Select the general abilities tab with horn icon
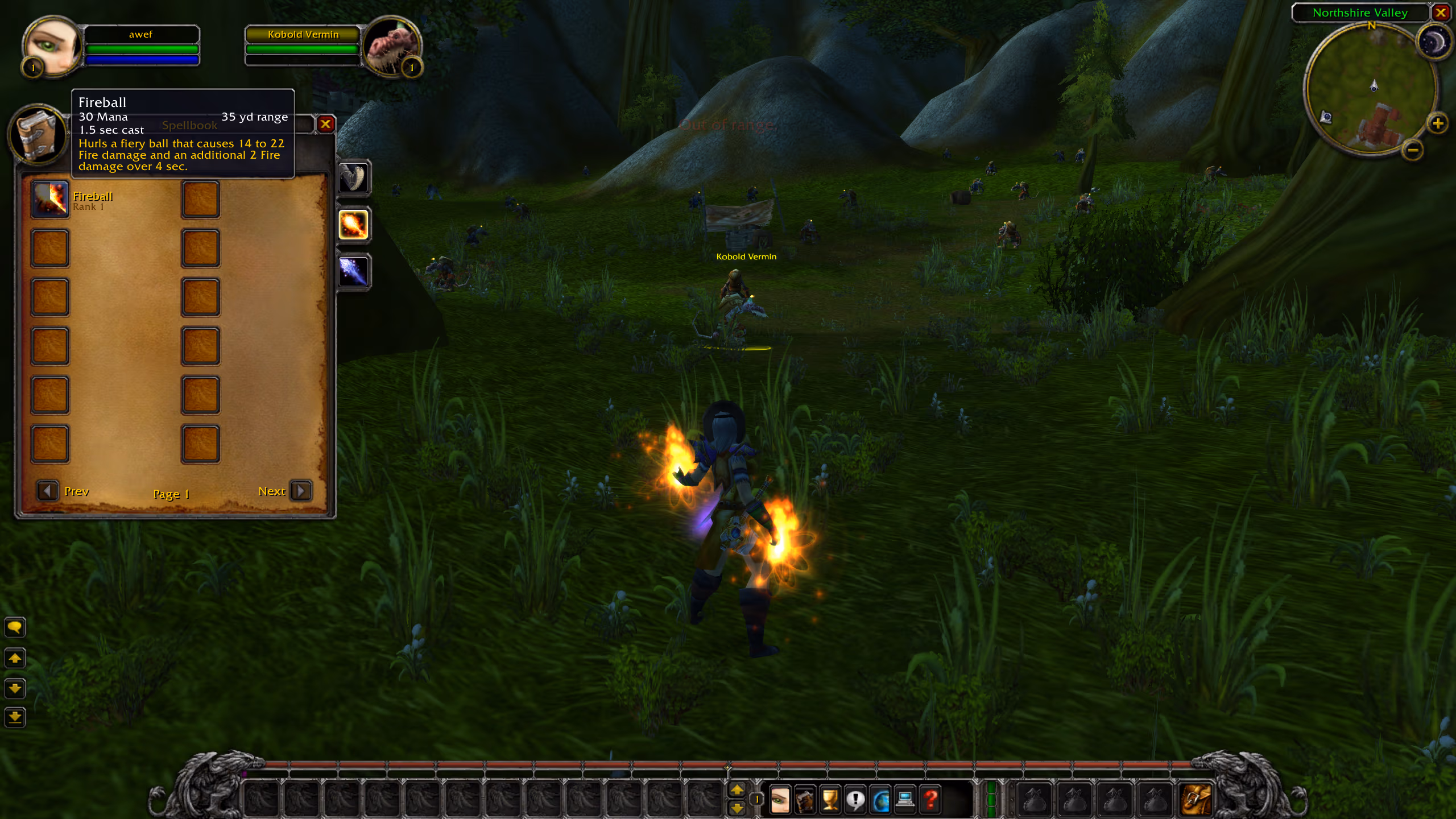Image resolution: width=1456 pixels, height=819 pixels. click(x=353, y=177)
